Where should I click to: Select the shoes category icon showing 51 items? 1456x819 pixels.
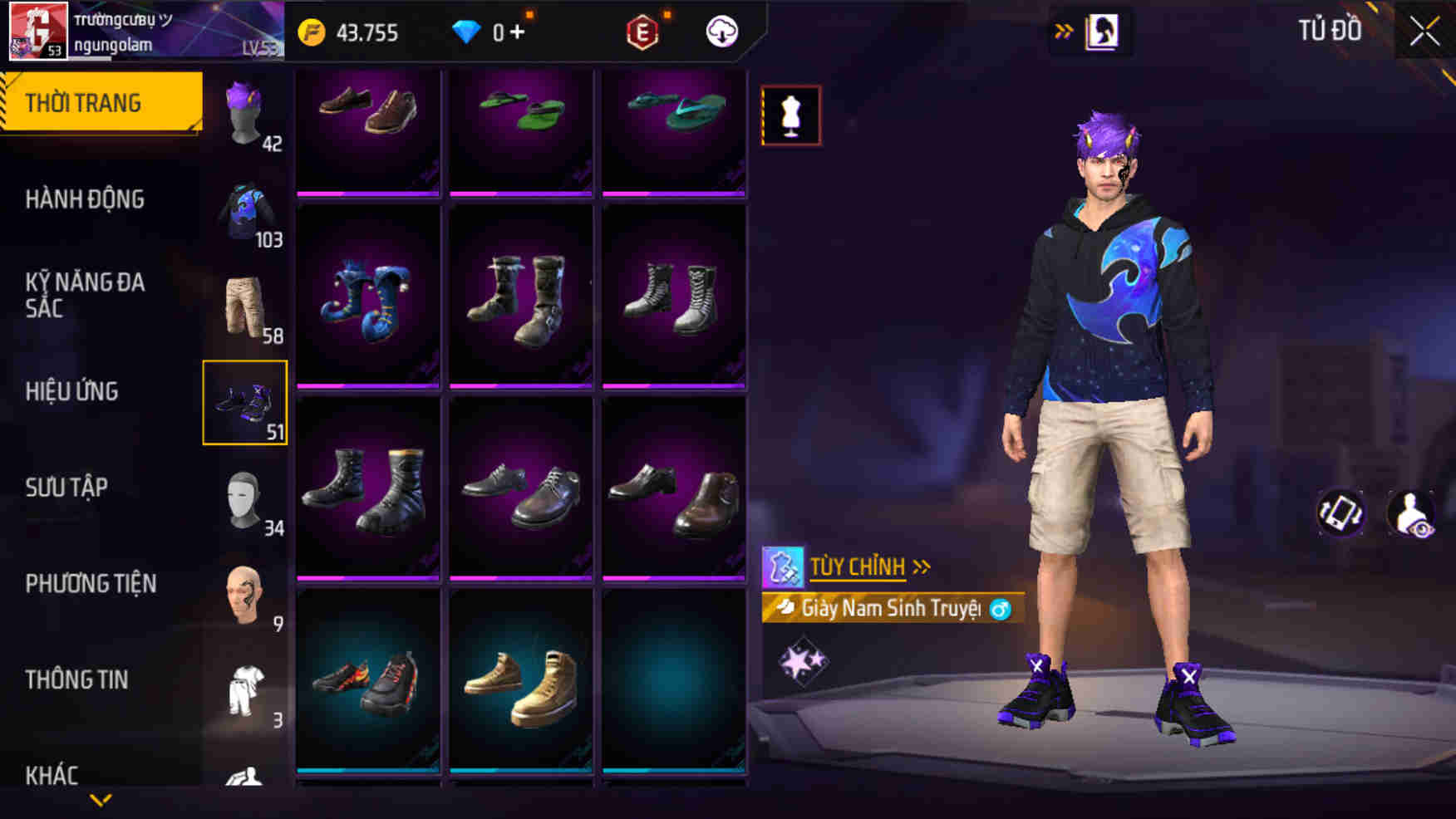(x=245, y=405)
